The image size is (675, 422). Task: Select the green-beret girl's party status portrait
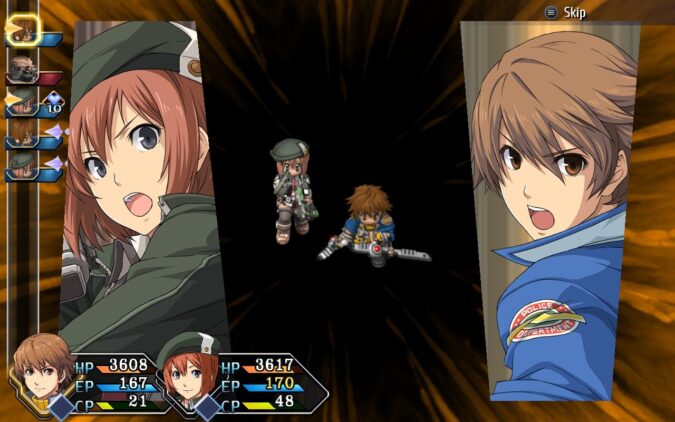point(186,372)
